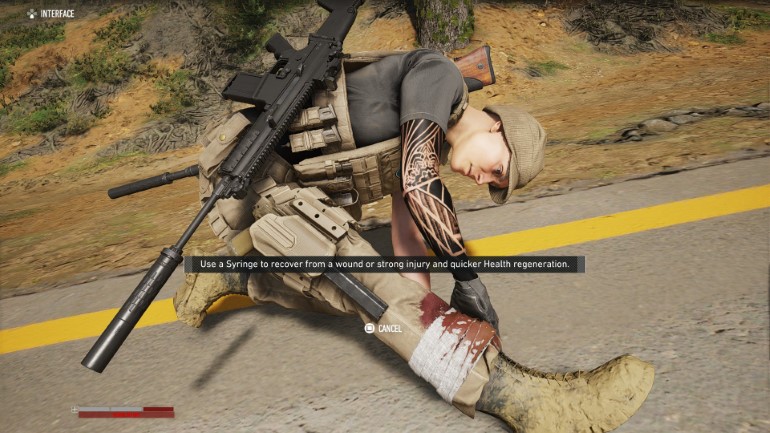The image size is (770, 433).
Task: Cancel the syringe healing action
Action: click(x=383, y=328)
